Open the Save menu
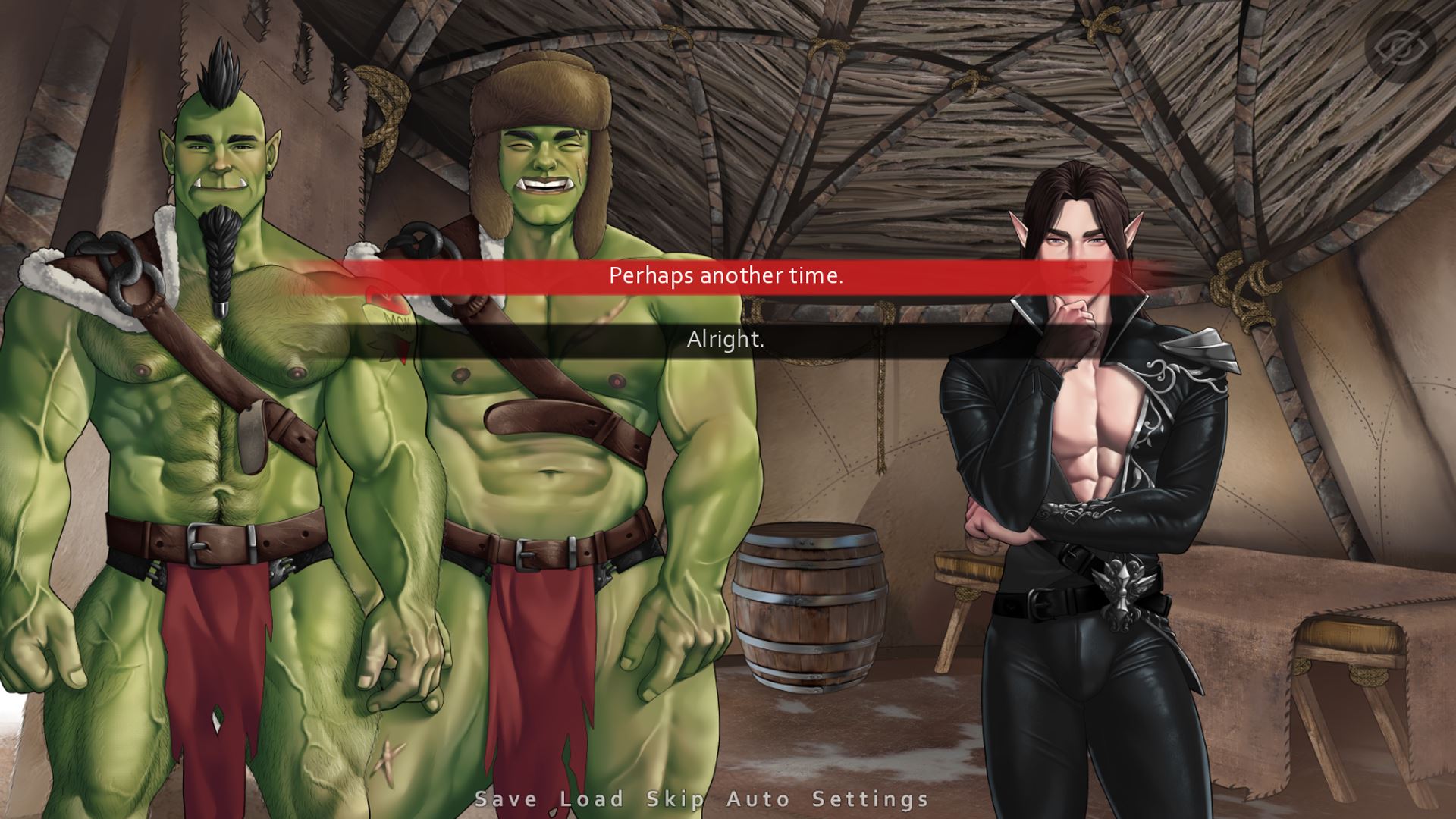This screenshot has height=819, width=1456. [x=506, y=799]
